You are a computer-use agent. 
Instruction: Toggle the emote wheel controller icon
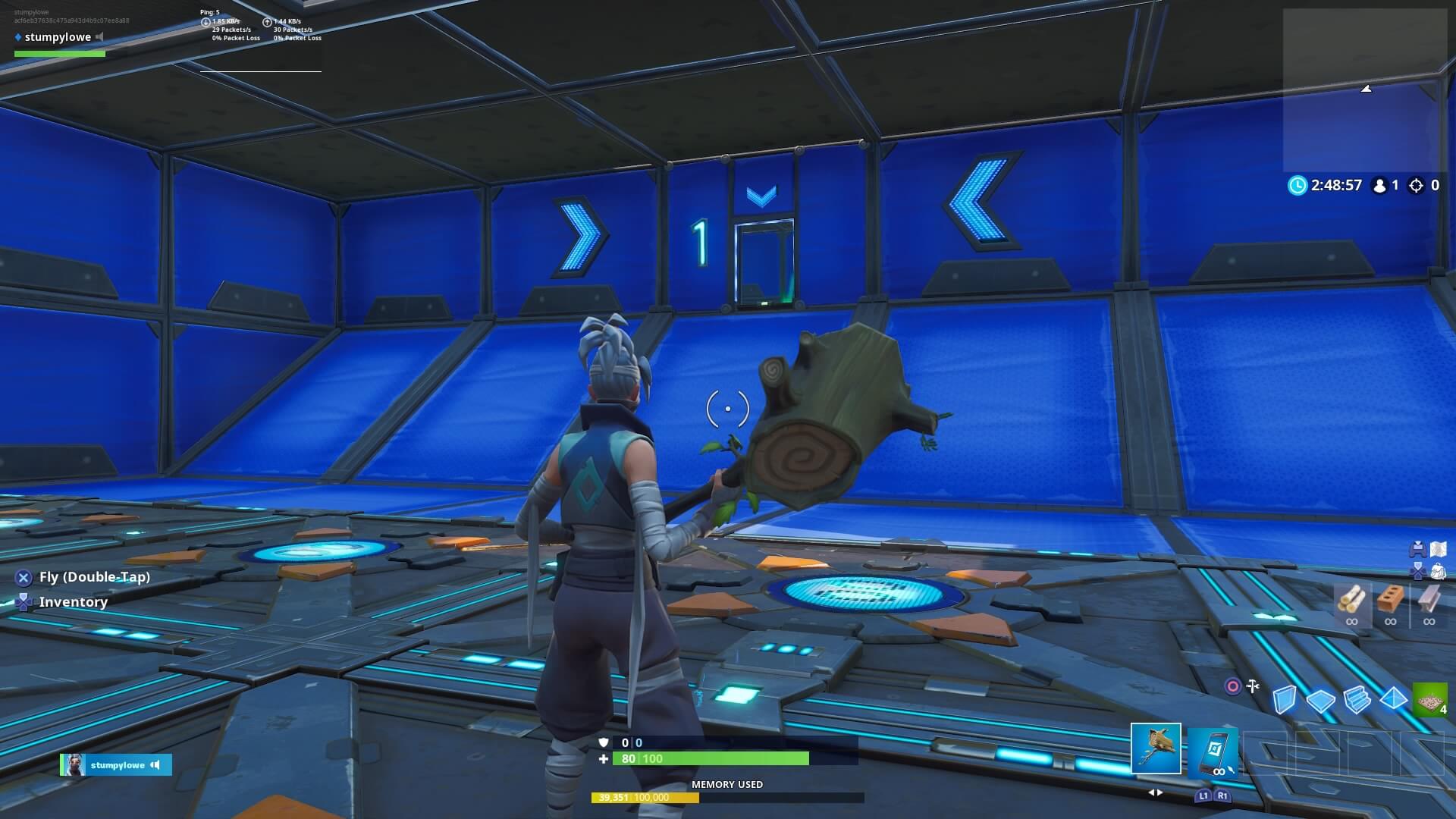[1417, 548]
